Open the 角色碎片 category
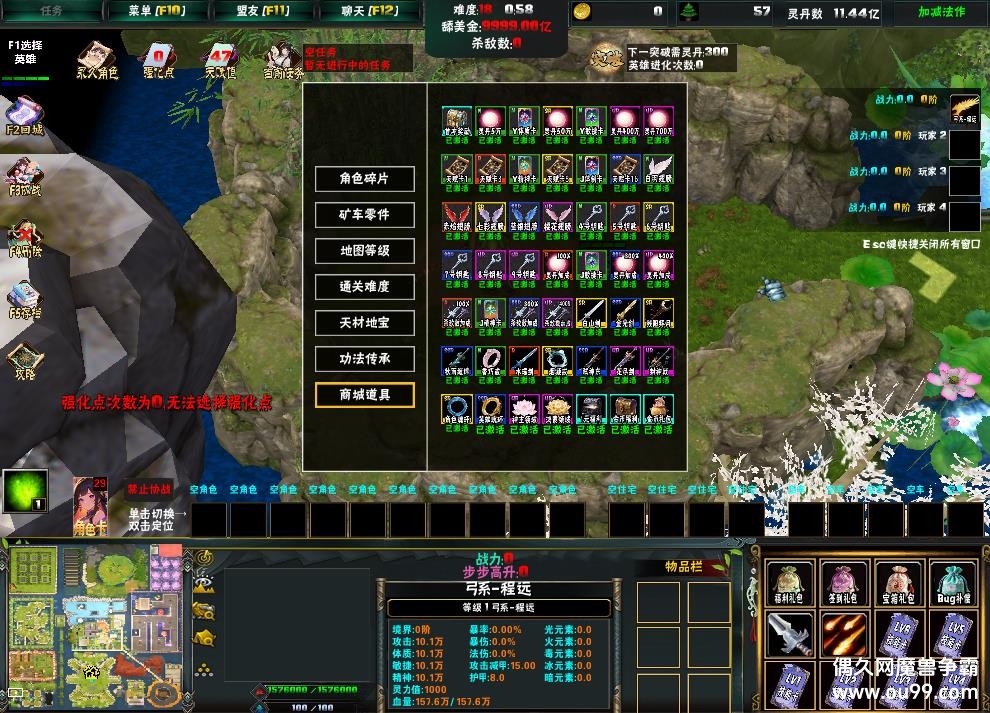Screen dimensions: 990x713 (x=364, y=178)
